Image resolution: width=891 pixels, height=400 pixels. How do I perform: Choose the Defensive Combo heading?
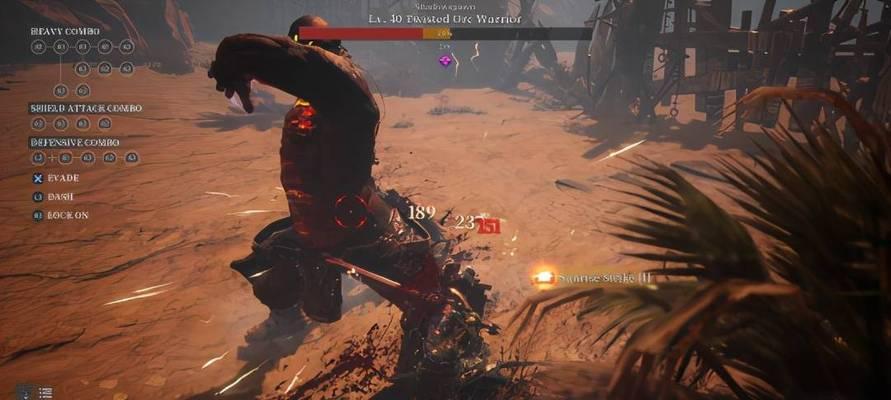(x=75, y=142)
